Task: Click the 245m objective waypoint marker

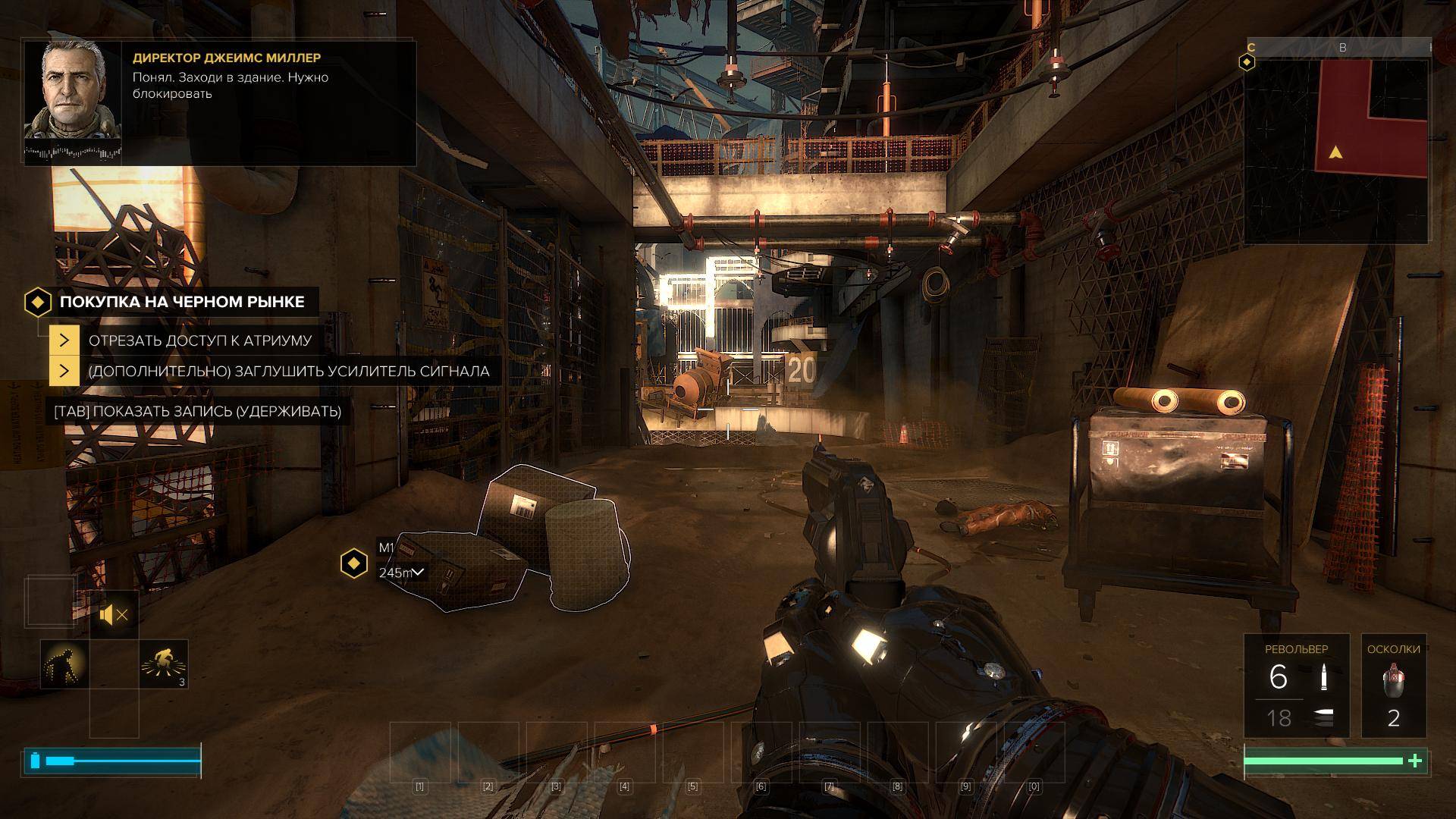Action: tap(353, 563)
